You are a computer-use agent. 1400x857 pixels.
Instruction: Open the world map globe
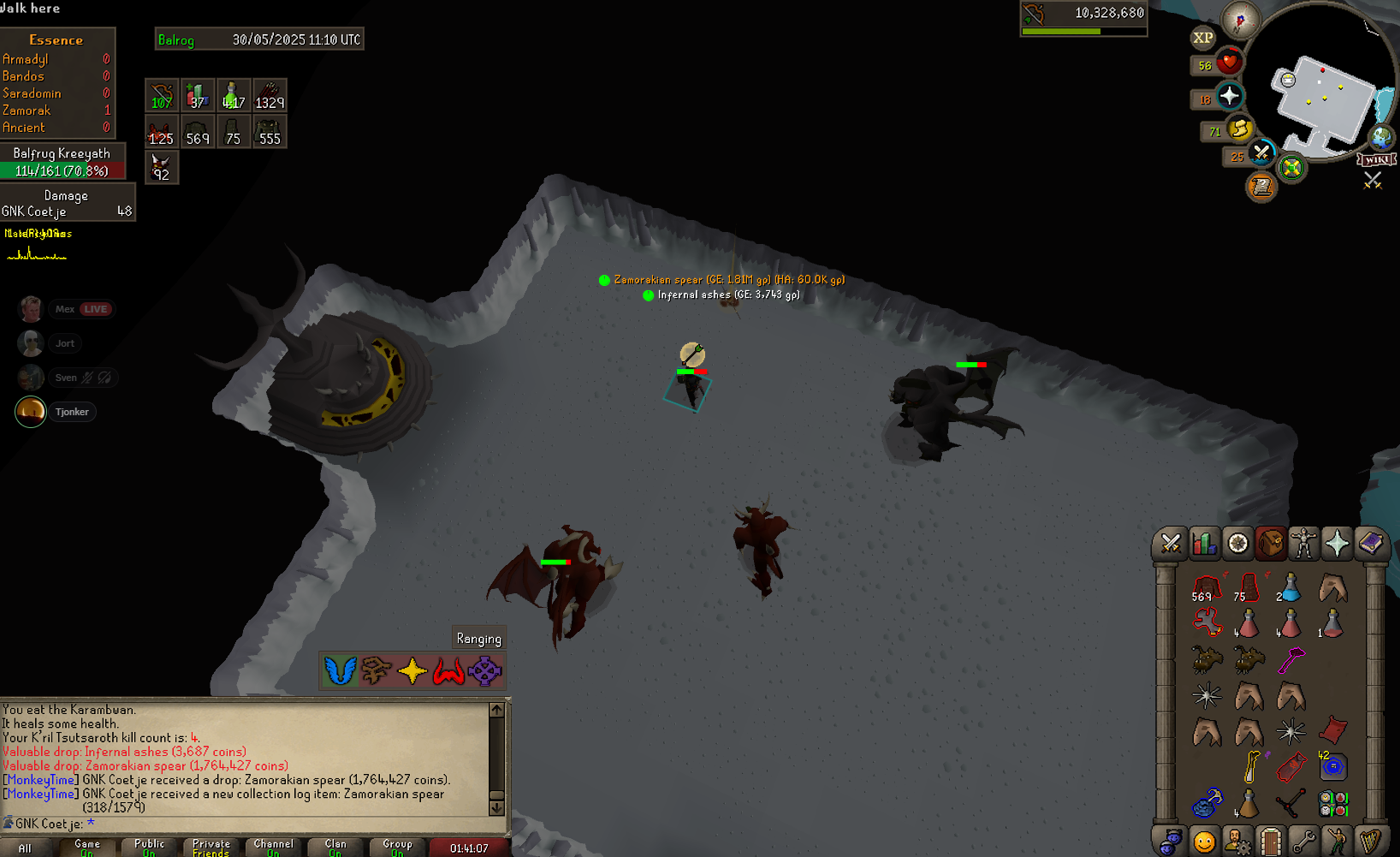pyautogui.click(x=1380, y=137)
